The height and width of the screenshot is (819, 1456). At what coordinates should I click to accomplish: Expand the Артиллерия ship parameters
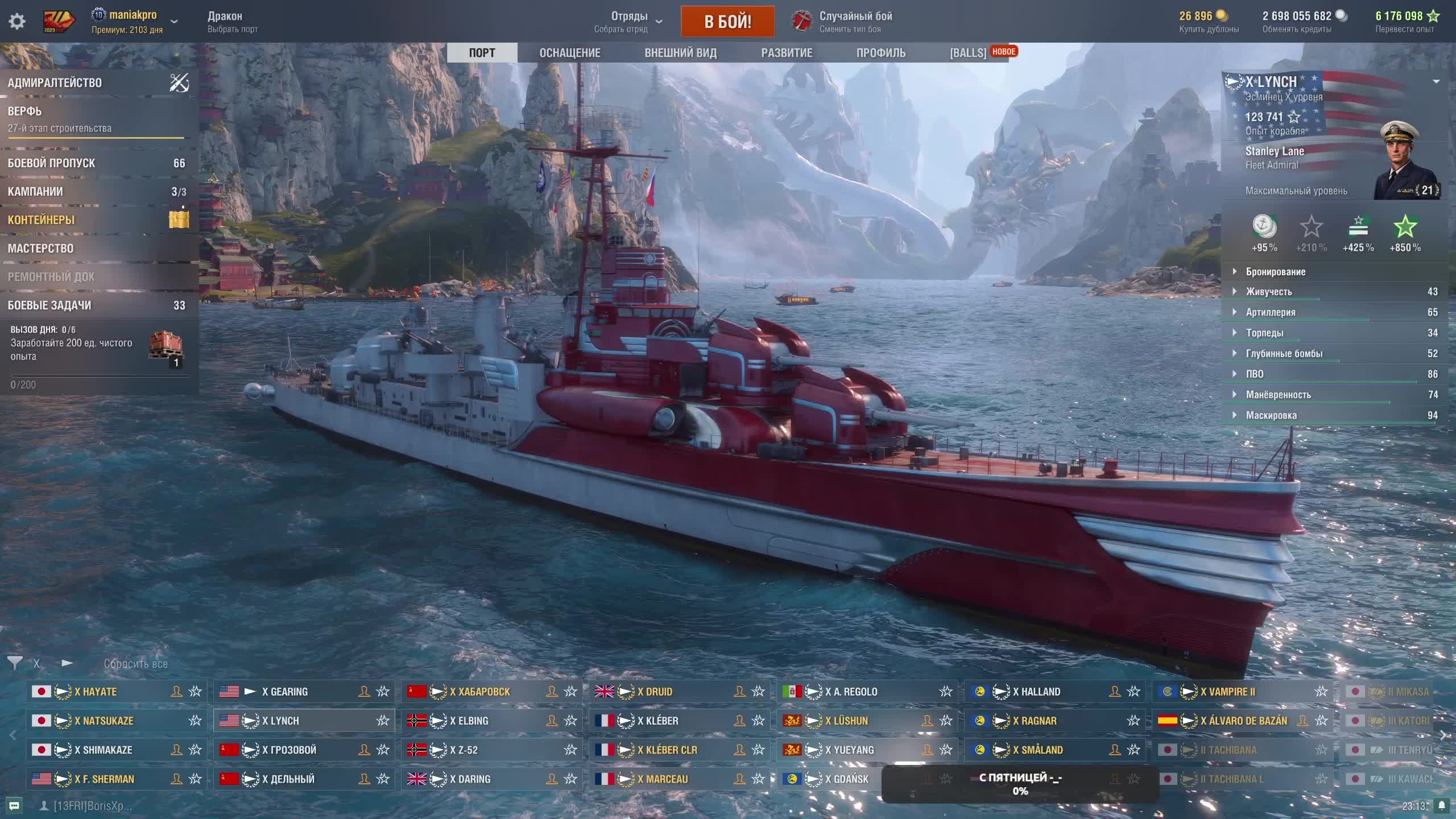1271,312
